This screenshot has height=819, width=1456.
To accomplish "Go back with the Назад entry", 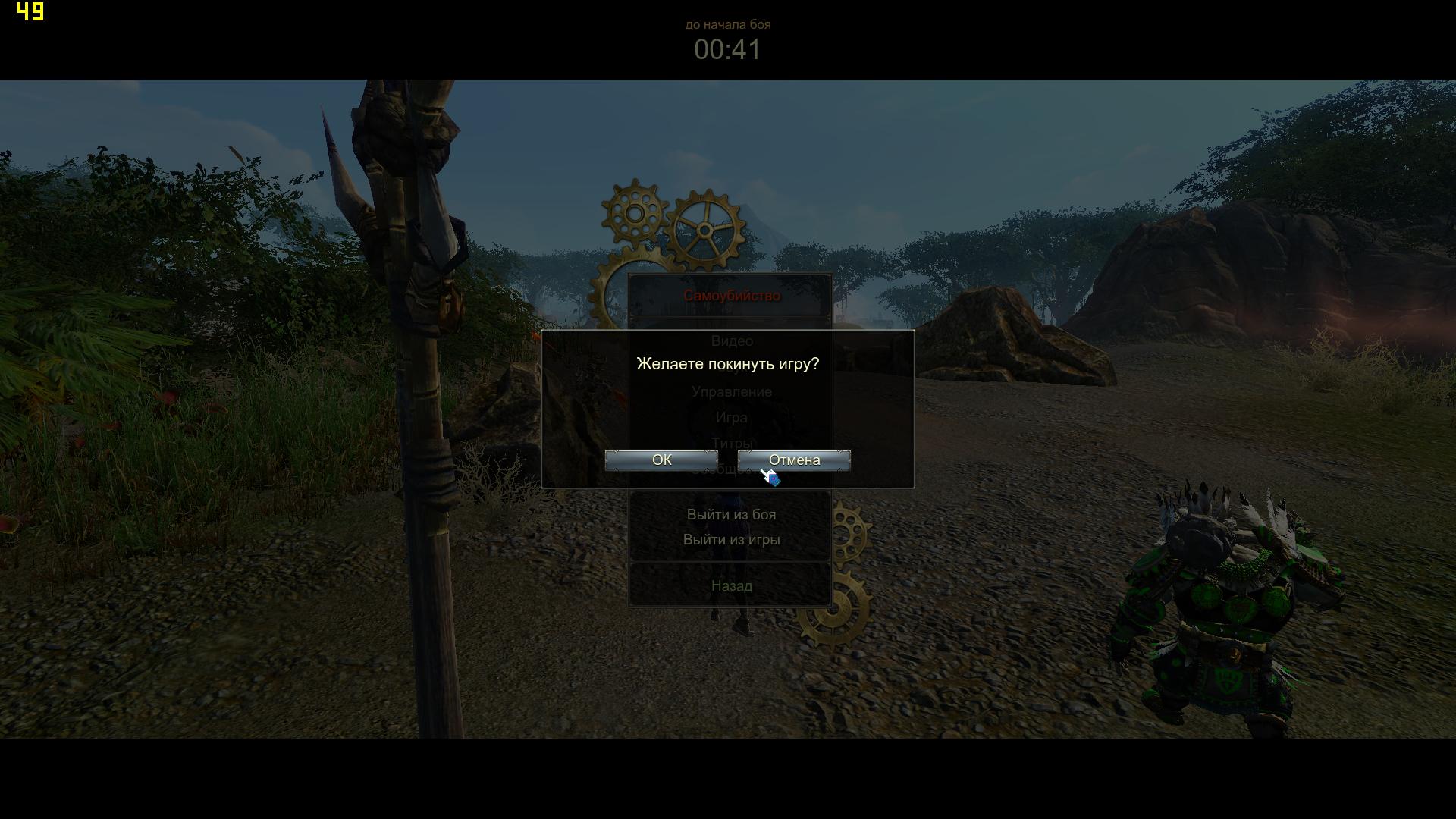I will pyautogui.click(x=731, y=586).
